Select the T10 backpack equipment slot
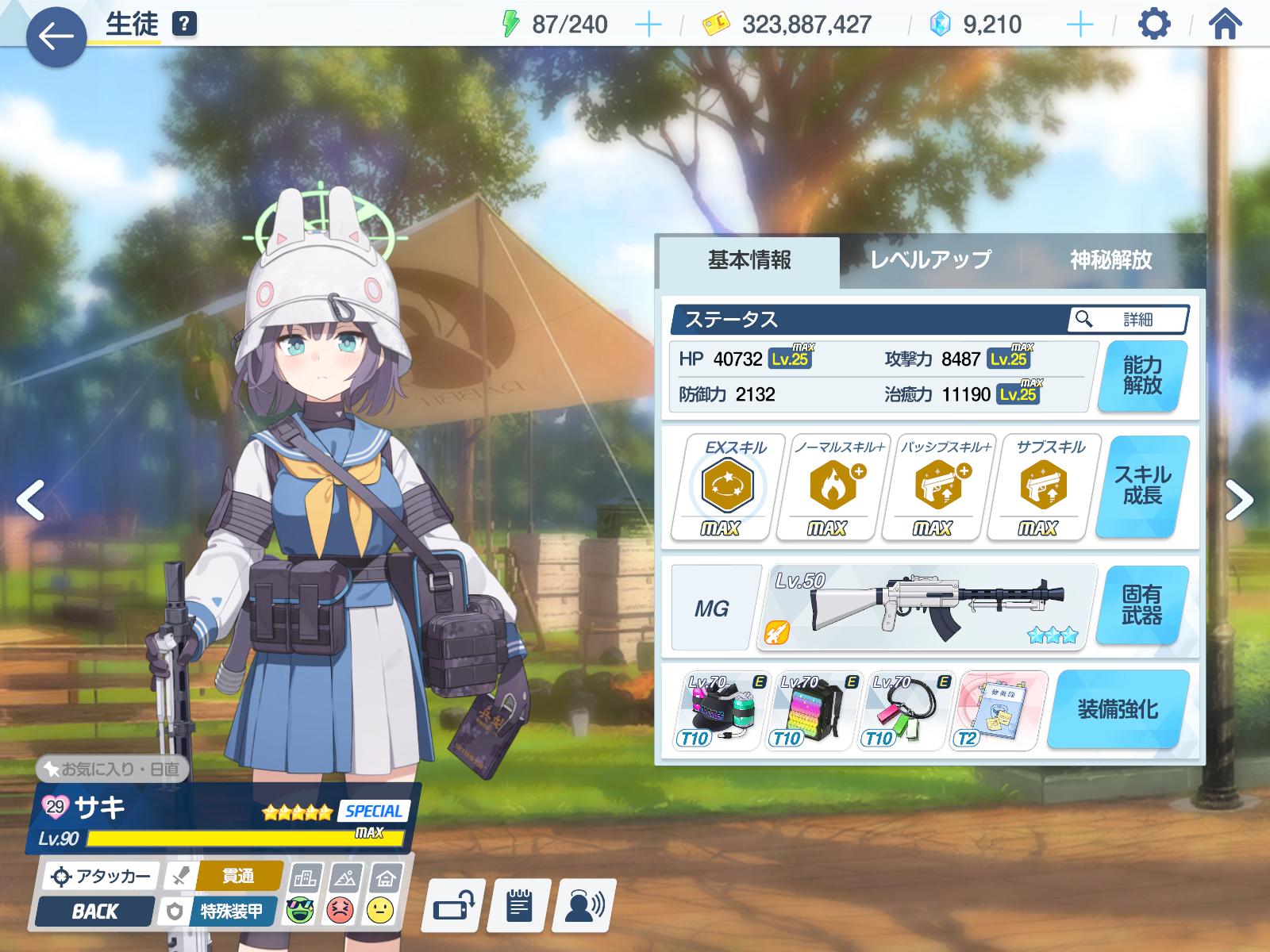Image resolution: width=1270 pixels, height=952 pixels. pos(813,711)
